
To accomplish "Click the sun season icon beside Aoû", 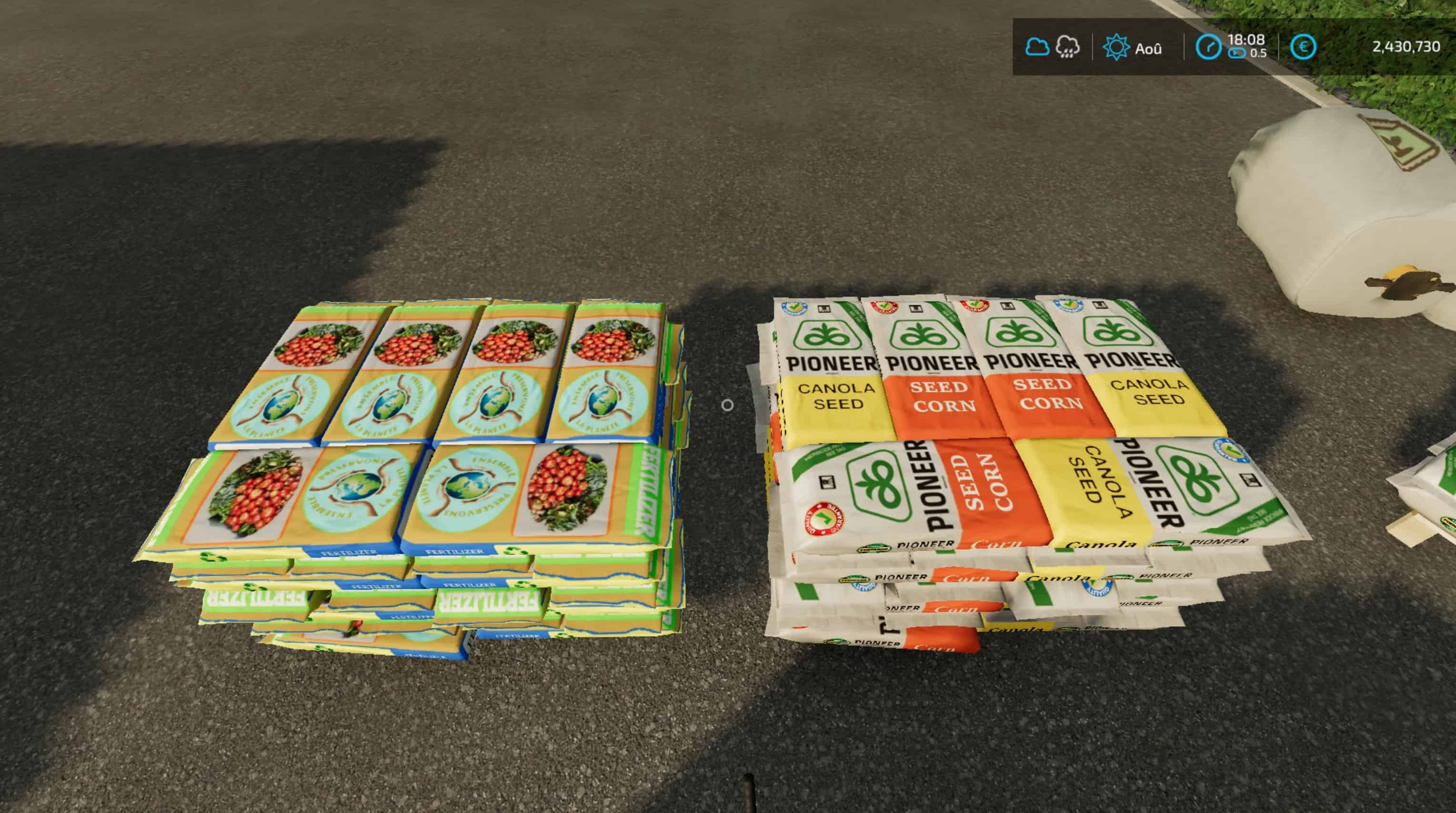I will pos(1116,48).
